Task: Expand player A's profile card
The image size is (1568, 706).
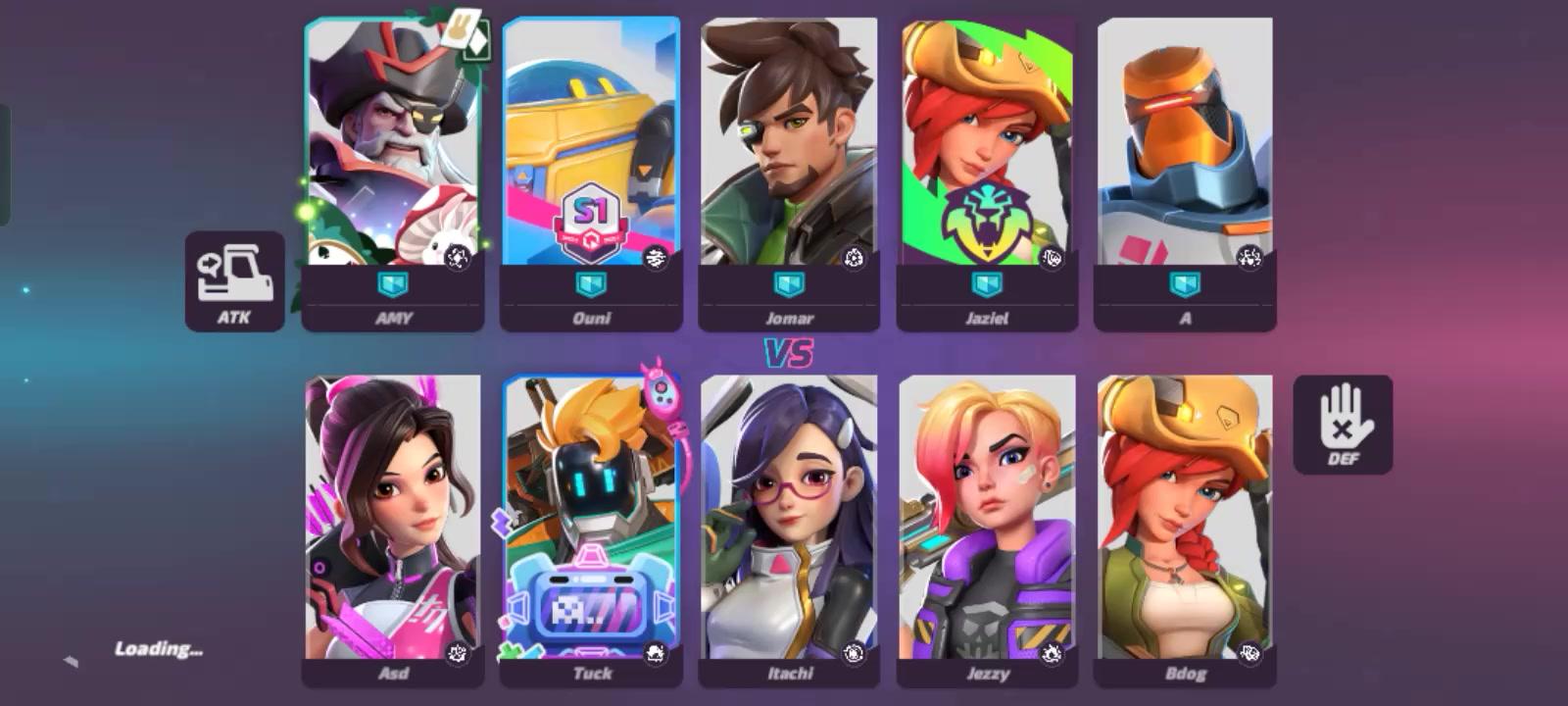Action: pyautogui.click(x=1186, y=167)
